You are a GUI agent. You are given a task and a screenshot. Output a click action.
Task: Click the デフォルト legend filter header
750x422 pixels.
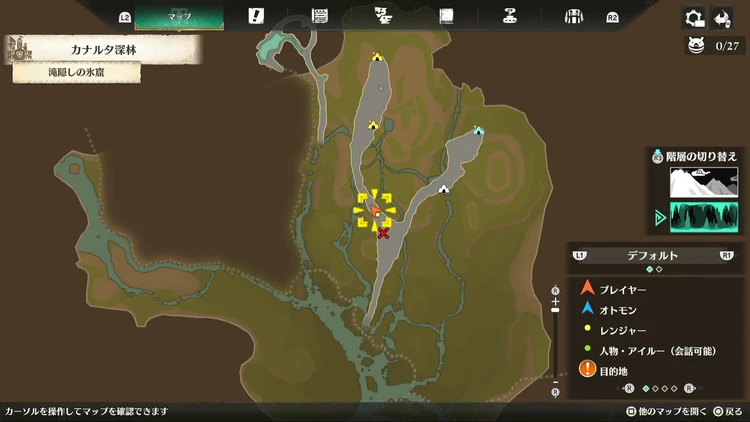pyautogui.click(x=652, y=255)
